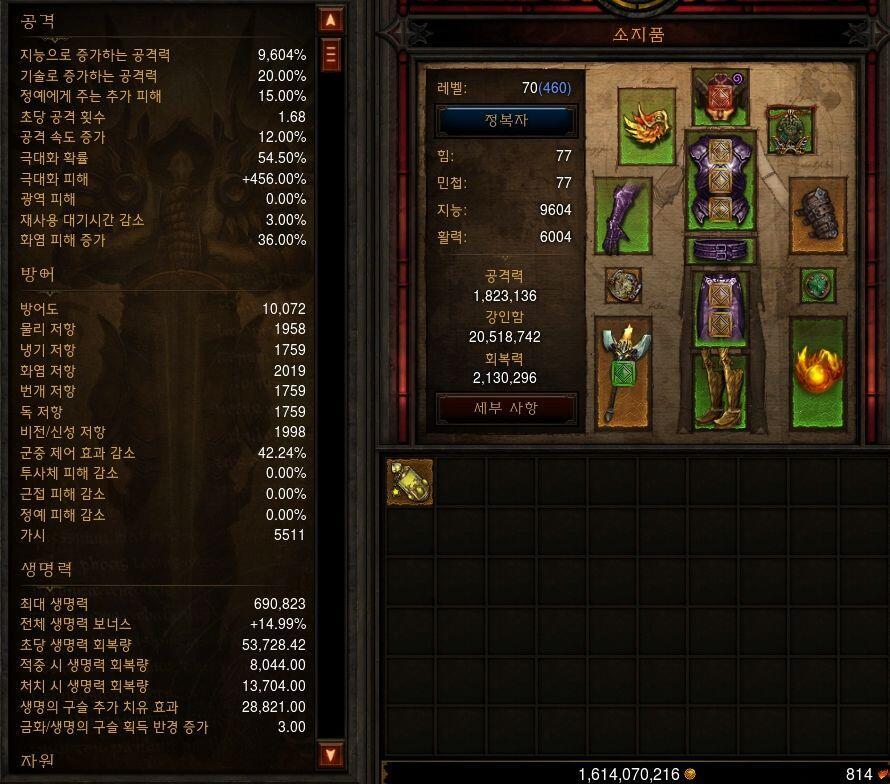Select the fiery winged shoulder armor slot
The width and height of the screenshot is (890, 784).
(x=646, y=126)
